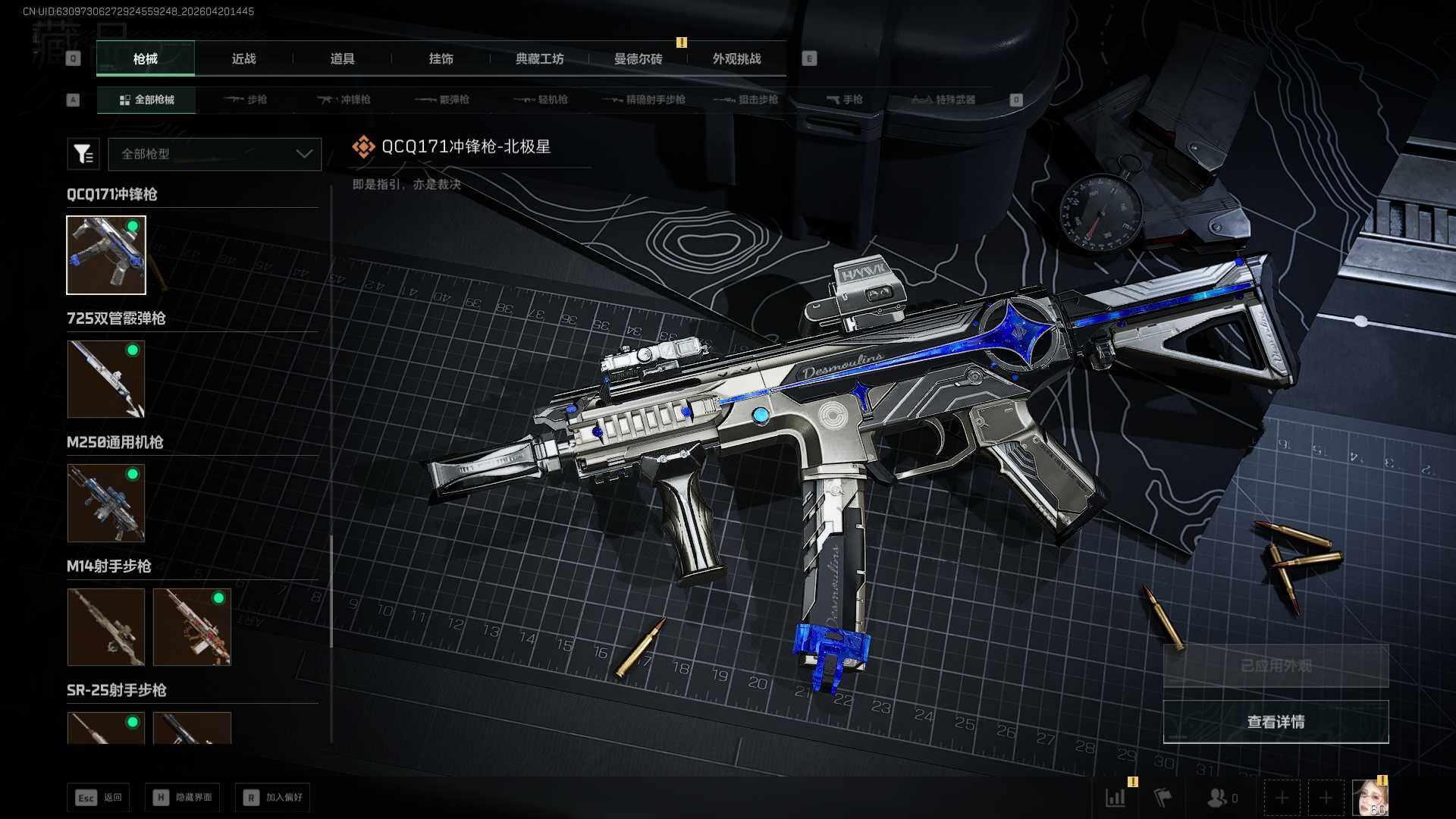Screen dimensions: 1456x819
Task: Open 查看详情 view details
Action: pos(1276,722)
